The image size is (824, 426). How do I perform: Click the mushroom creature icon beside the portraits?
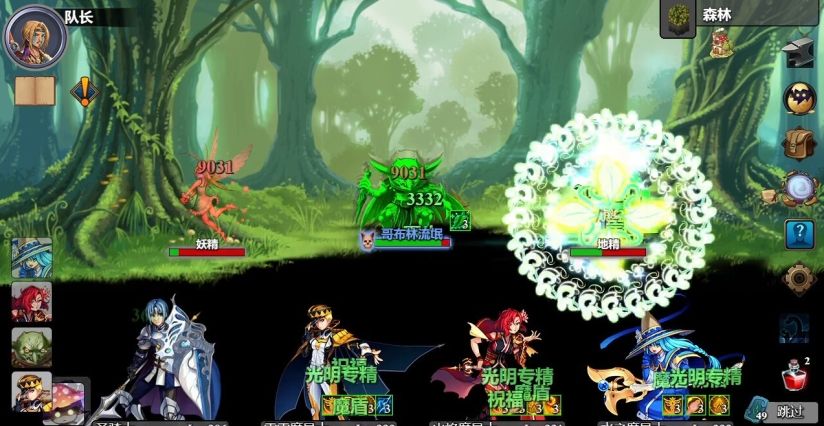pyautogui.click(x=69, y=396)
